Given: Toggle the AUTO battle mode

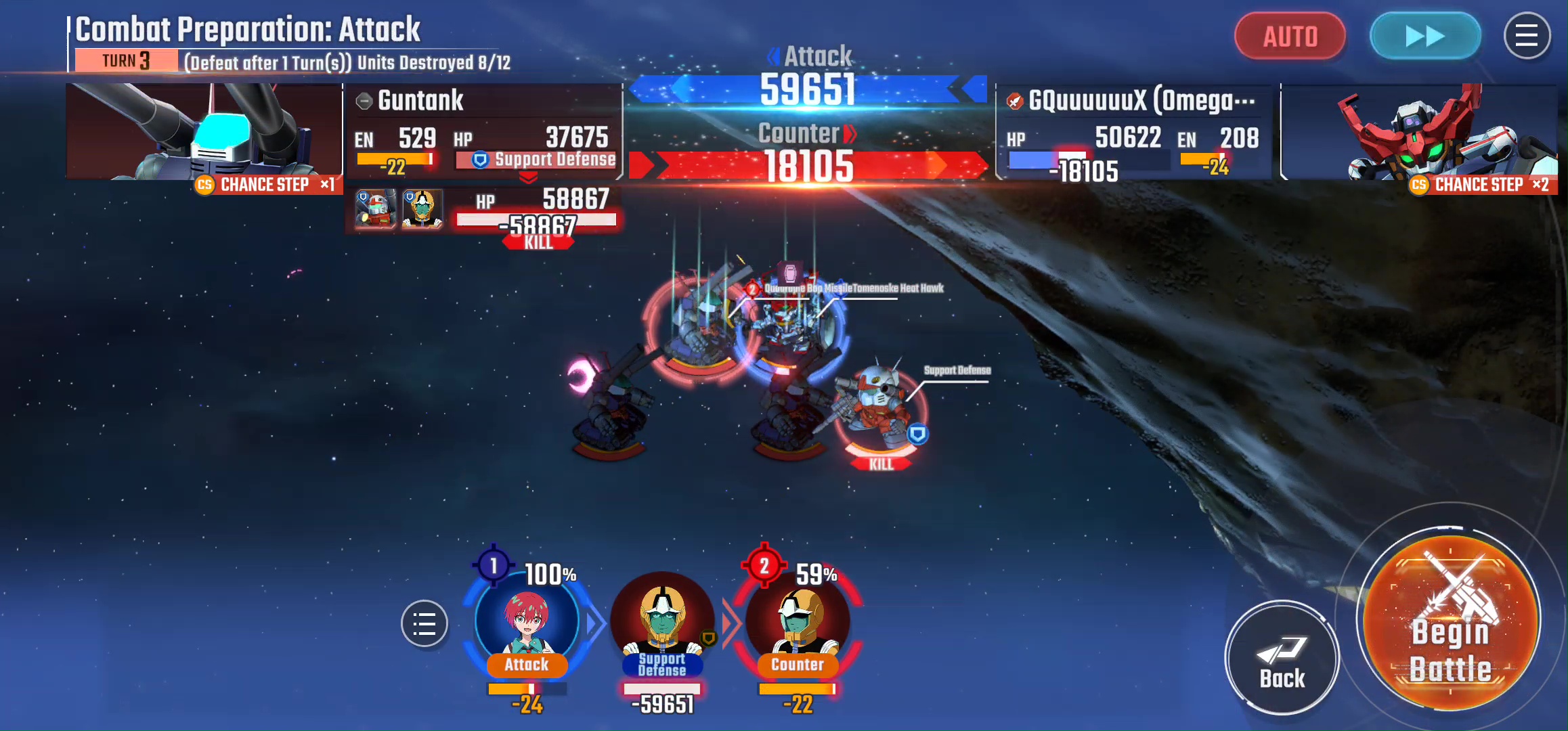Looking at the screenshot, I should pyautogui.click(x=1290, y=37).
